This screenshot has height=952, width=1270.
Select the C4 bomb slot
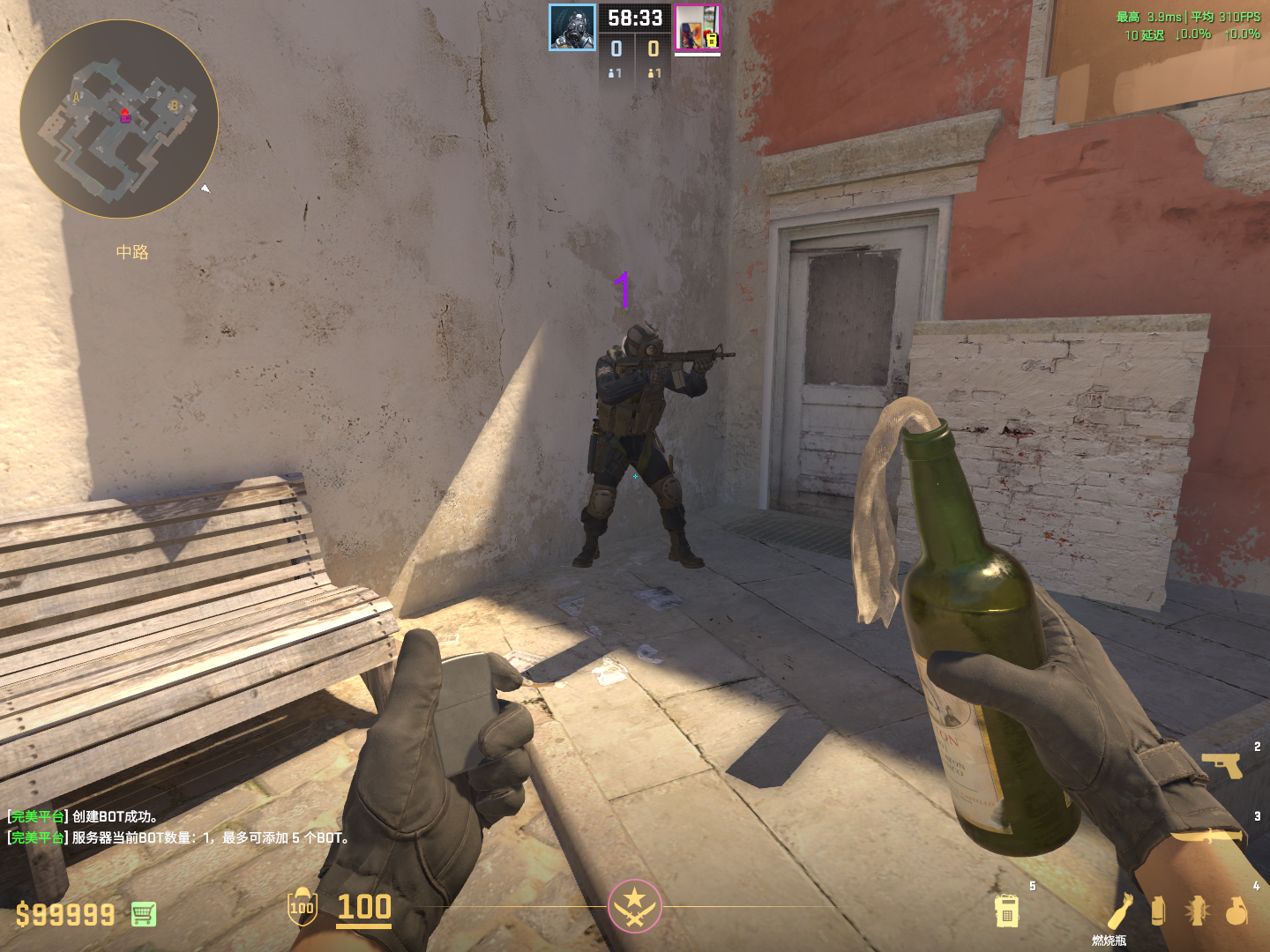[x=1007, y=911]
